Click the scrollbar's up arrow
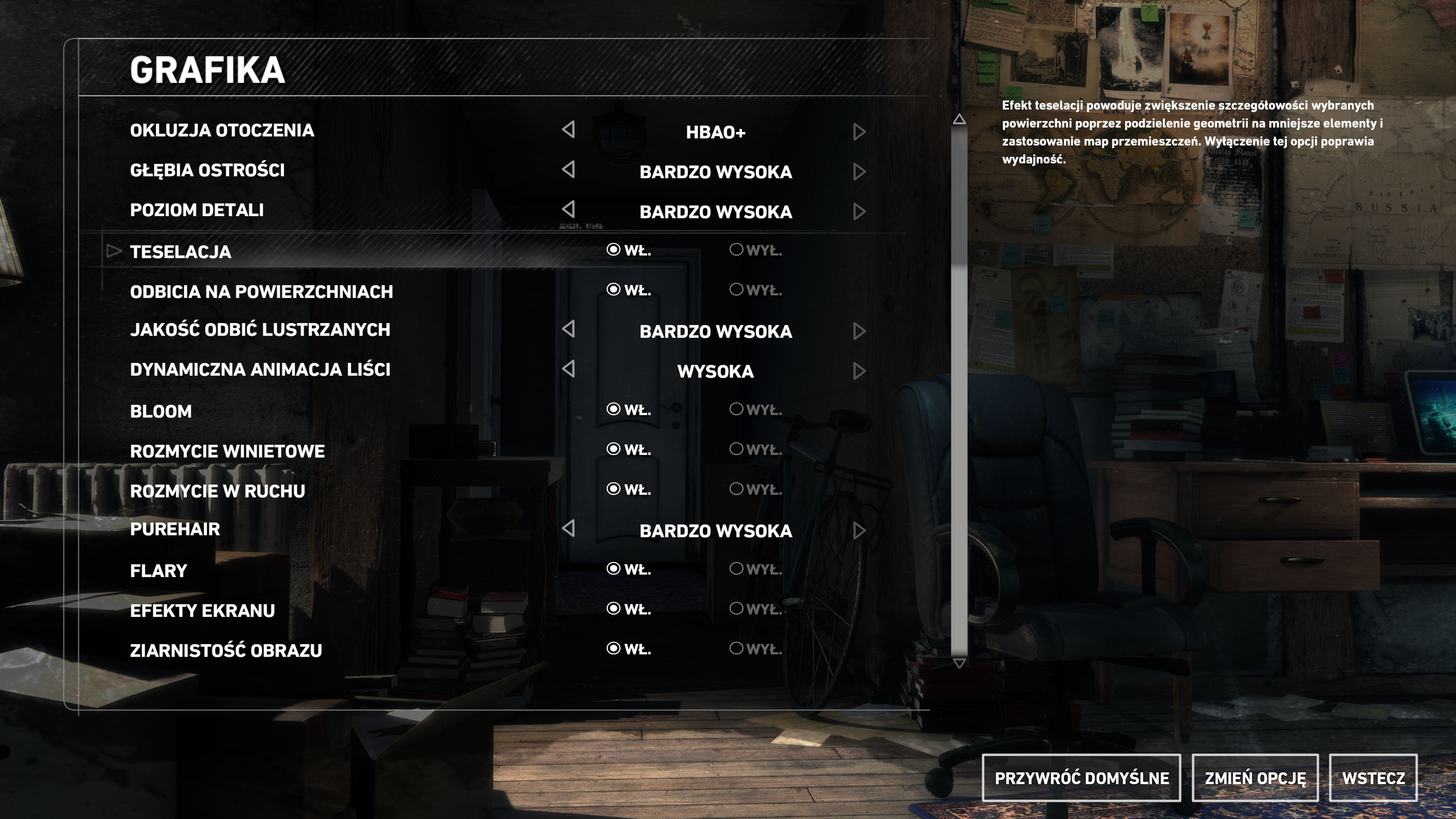The width and height of the screenshot is (1456, 819). coord(959,119)
